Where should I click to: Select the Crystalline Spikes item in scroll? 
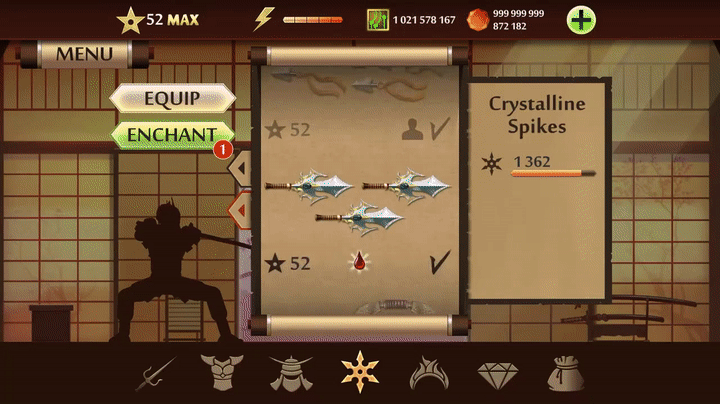357,198
